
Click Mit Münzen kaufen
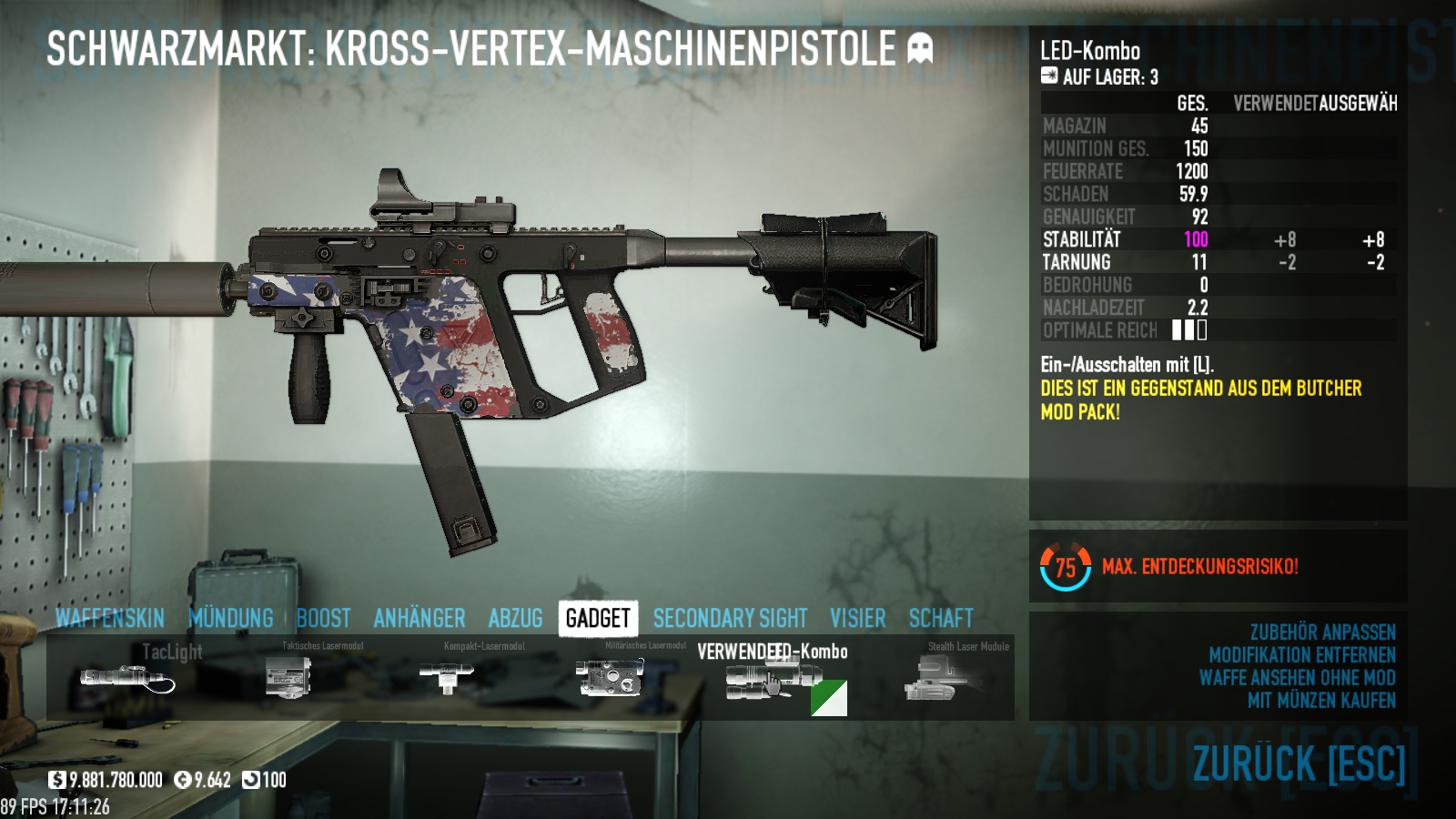click(1321, 701)
